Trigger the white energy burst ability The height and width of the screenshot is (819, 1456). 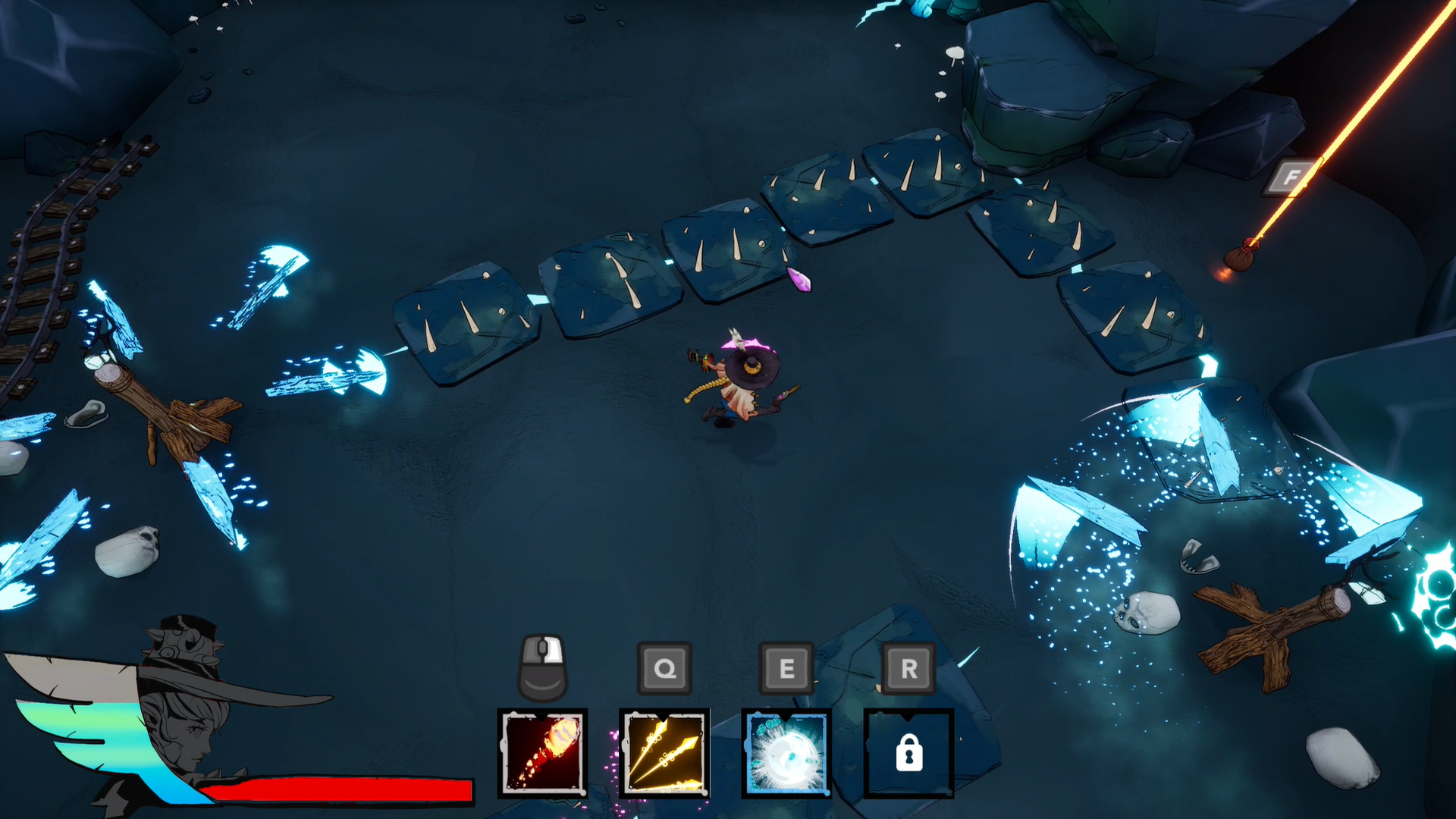click(x=786, y=753)
